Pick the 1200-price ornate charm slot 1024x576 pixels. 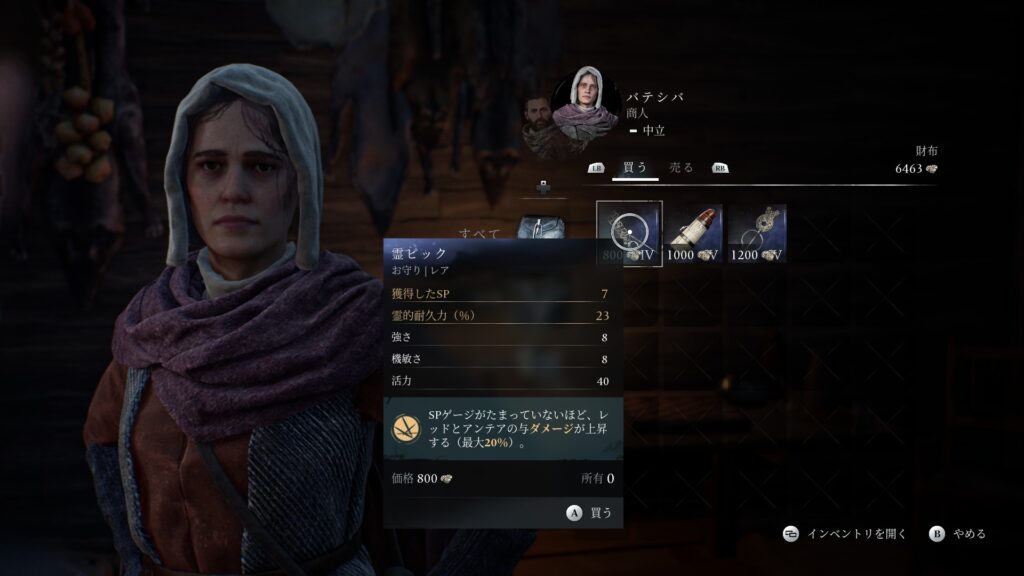point(757,233)
